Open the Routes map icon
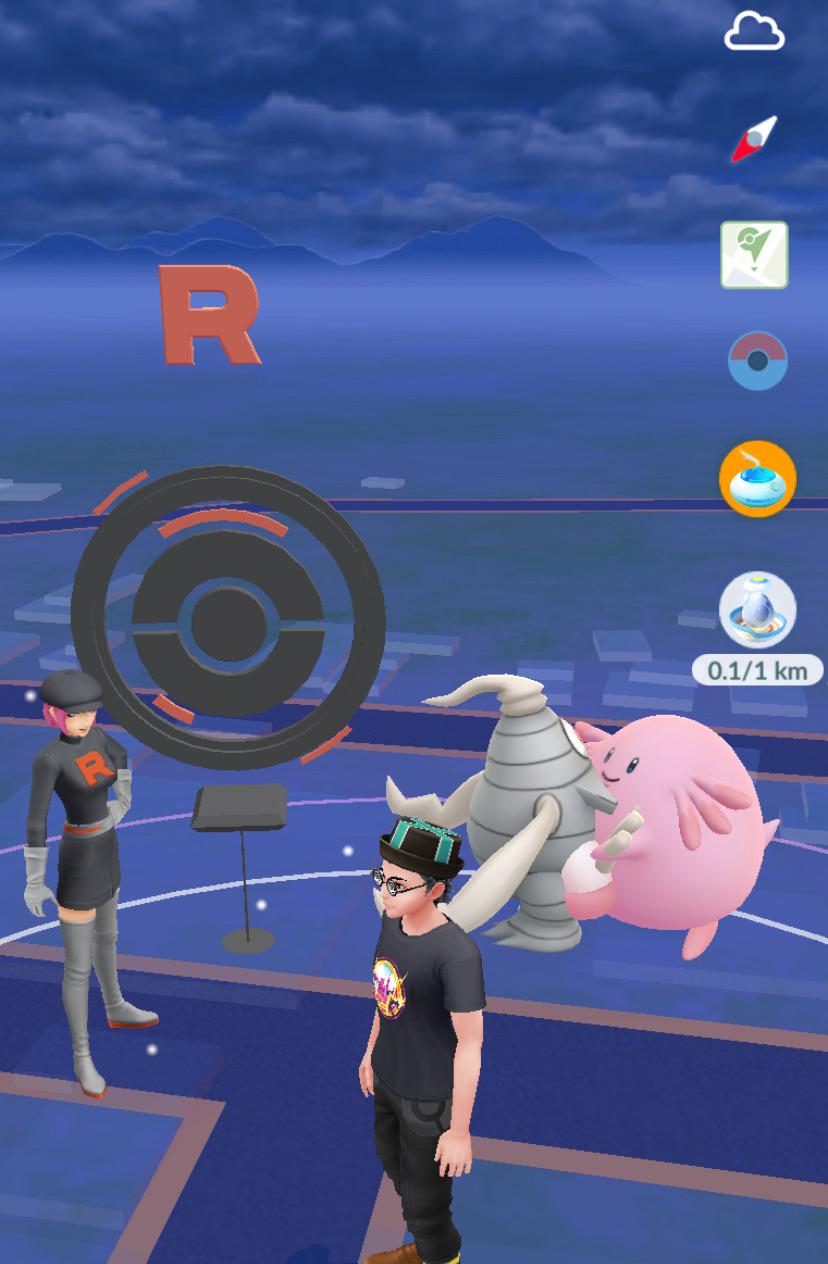This screenshot has width=828, height=1264. pyautogui.click(x=755, y=255)
